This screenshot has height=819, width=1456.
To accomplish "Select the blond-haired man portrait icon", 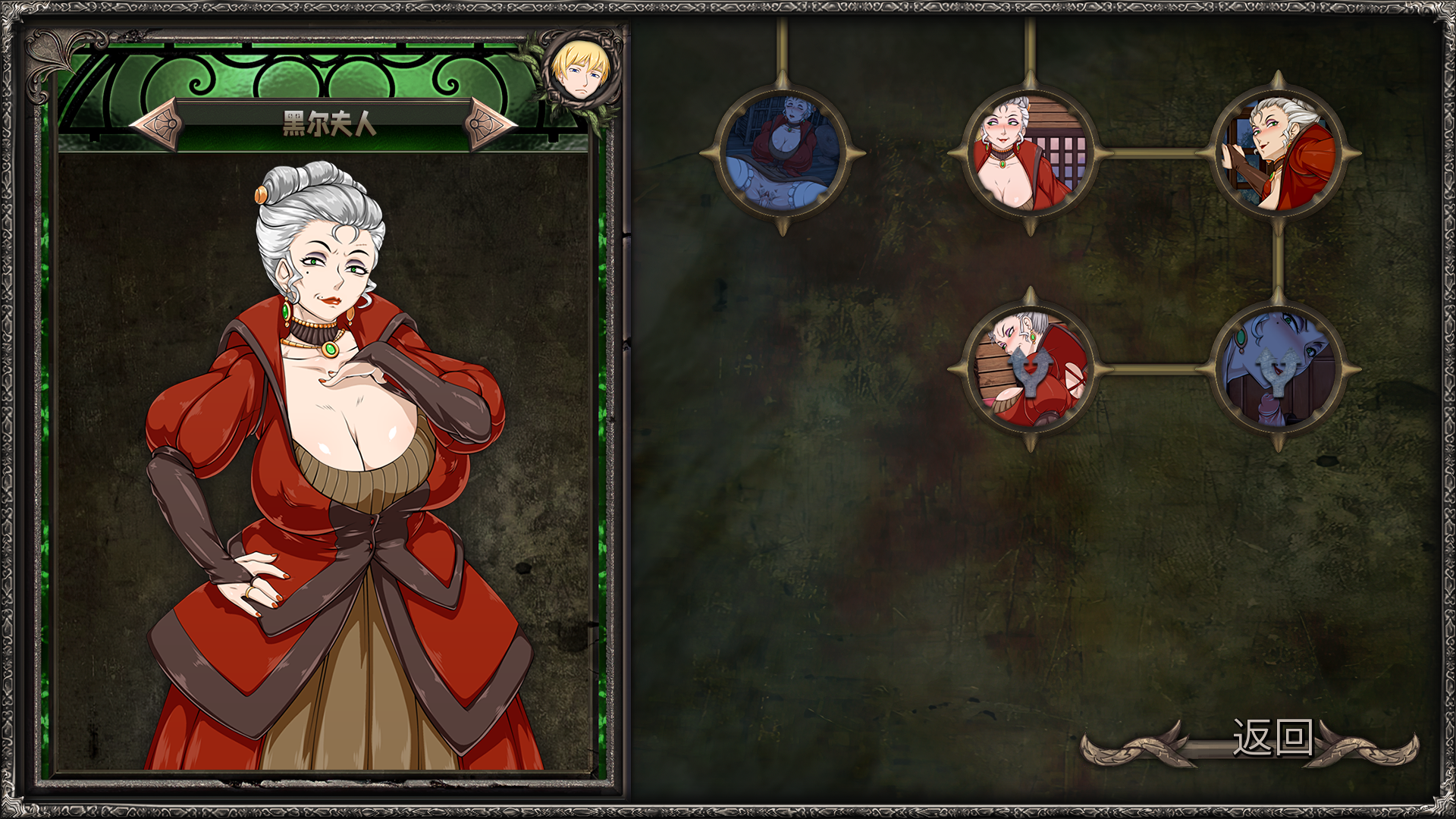I will click(x=581, y=71).
